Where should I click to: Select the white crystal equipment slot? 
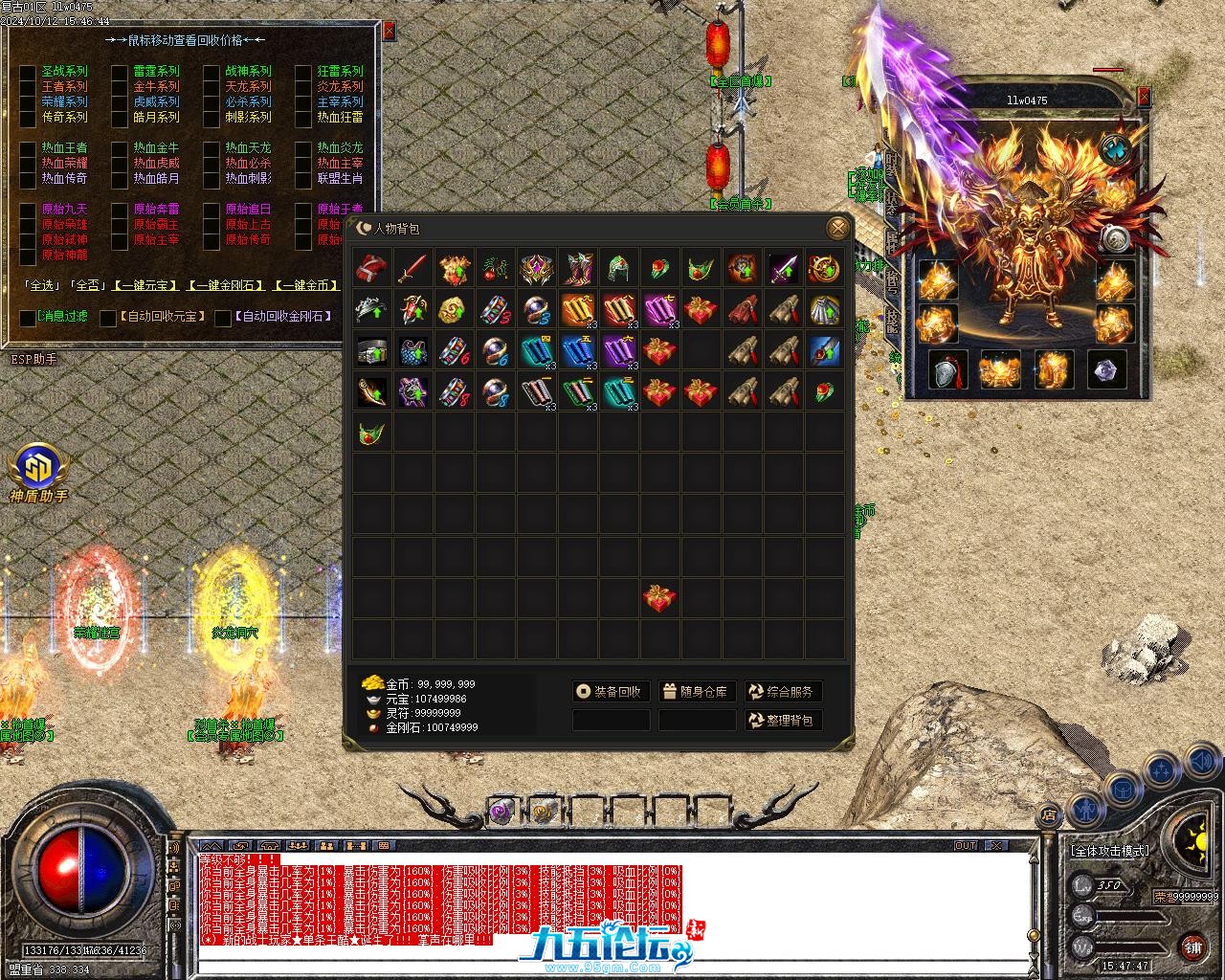pos(1107,369)
